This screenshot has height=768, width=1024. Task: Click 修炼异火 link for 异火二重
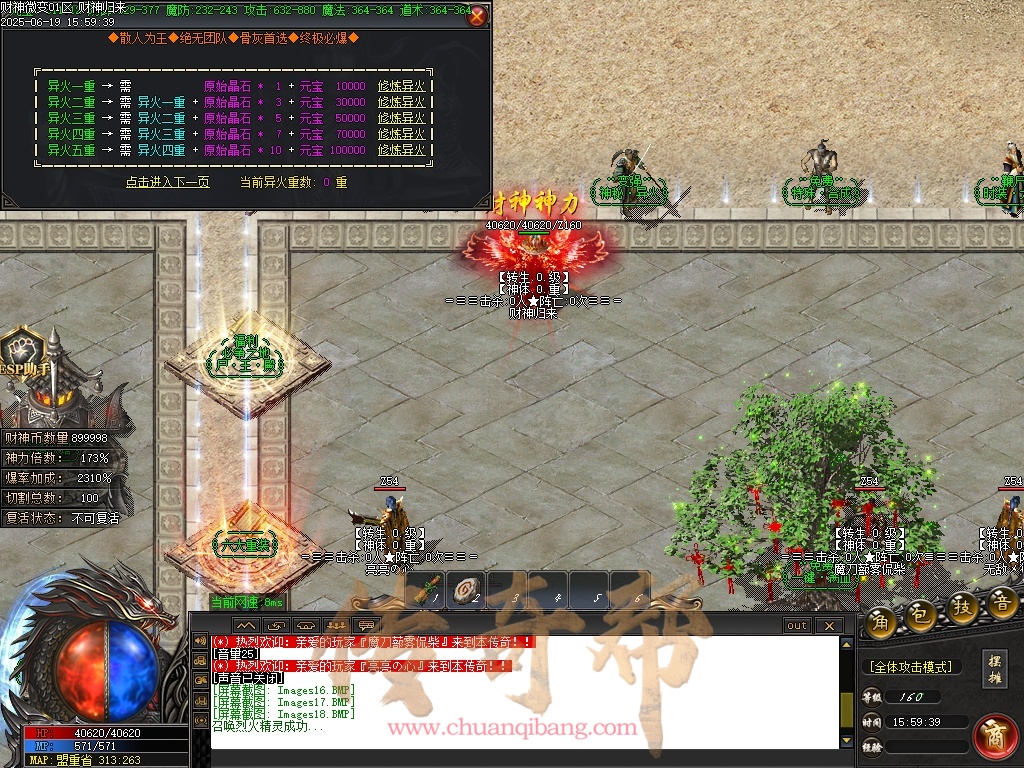tap(401, 103)
